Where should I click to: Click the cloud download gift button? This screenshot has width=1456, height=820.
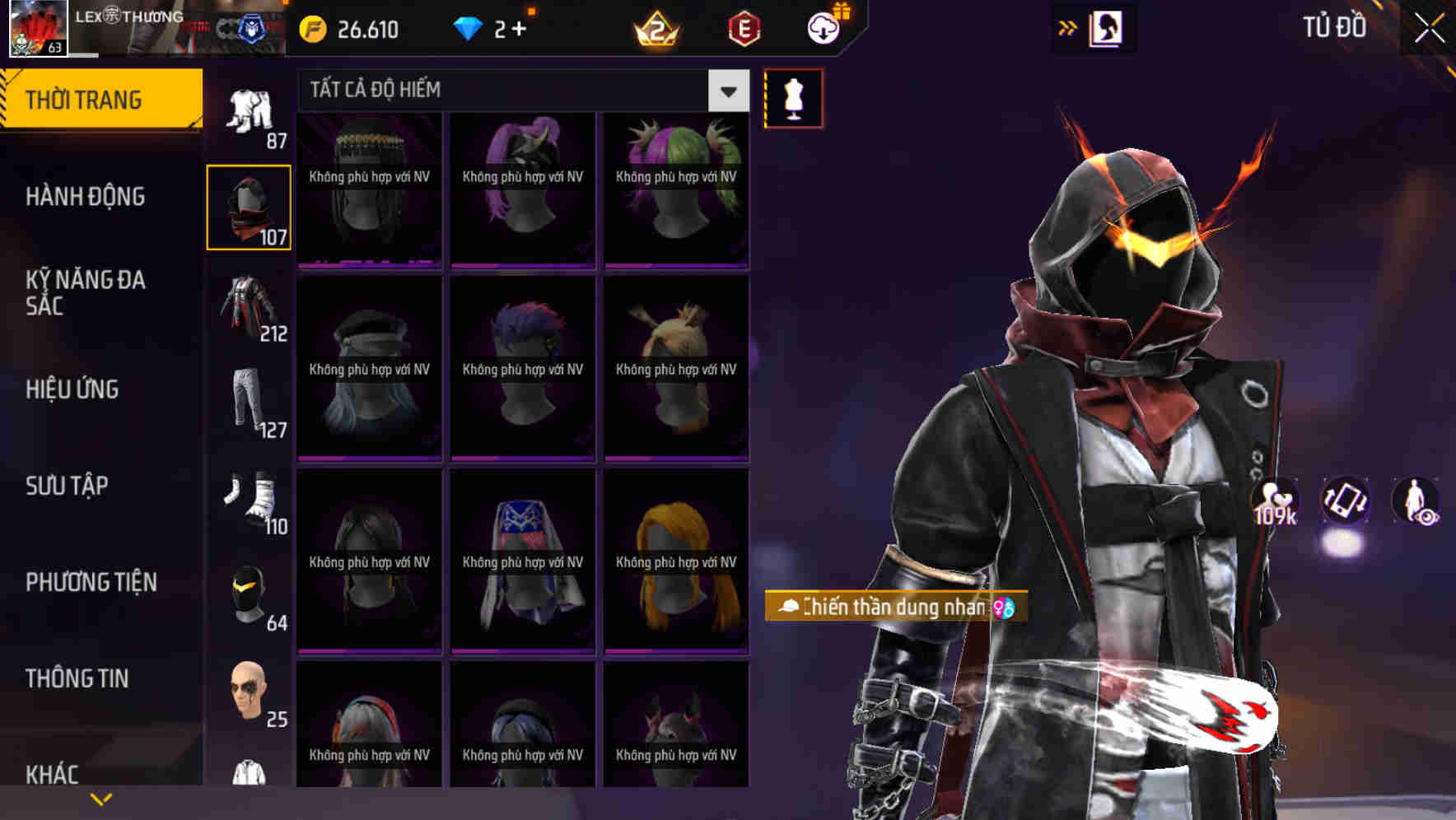pyautogui.click(x=823, y=27)
